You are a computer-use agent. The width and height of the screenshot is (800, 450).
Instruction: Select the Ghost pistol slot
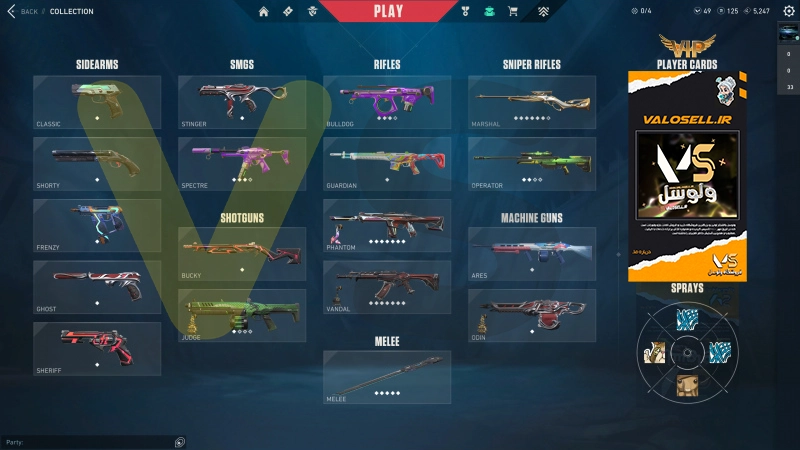tap(97, 287)
